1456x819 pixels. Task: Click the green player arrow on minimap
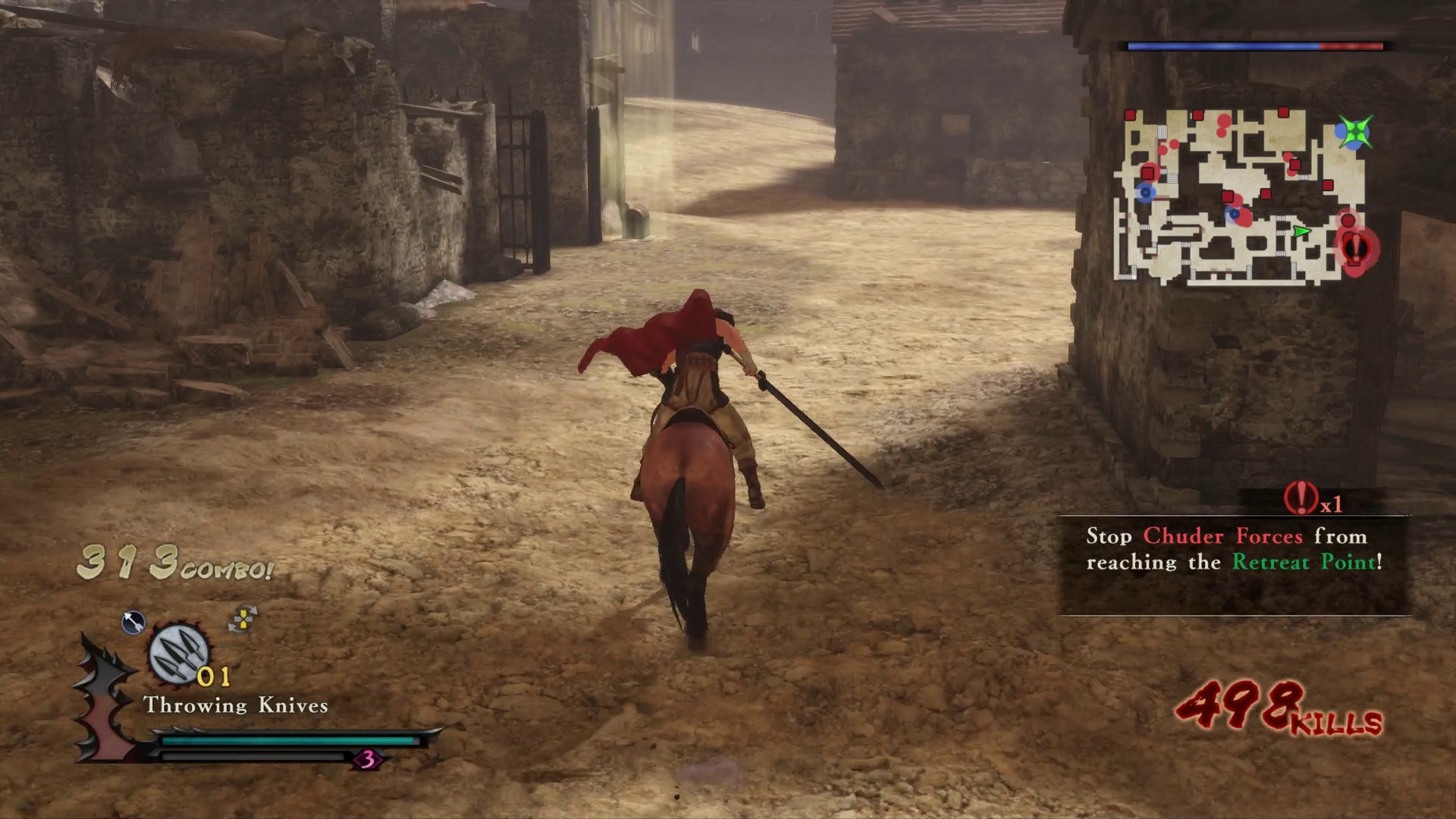tap(1301, 231)
